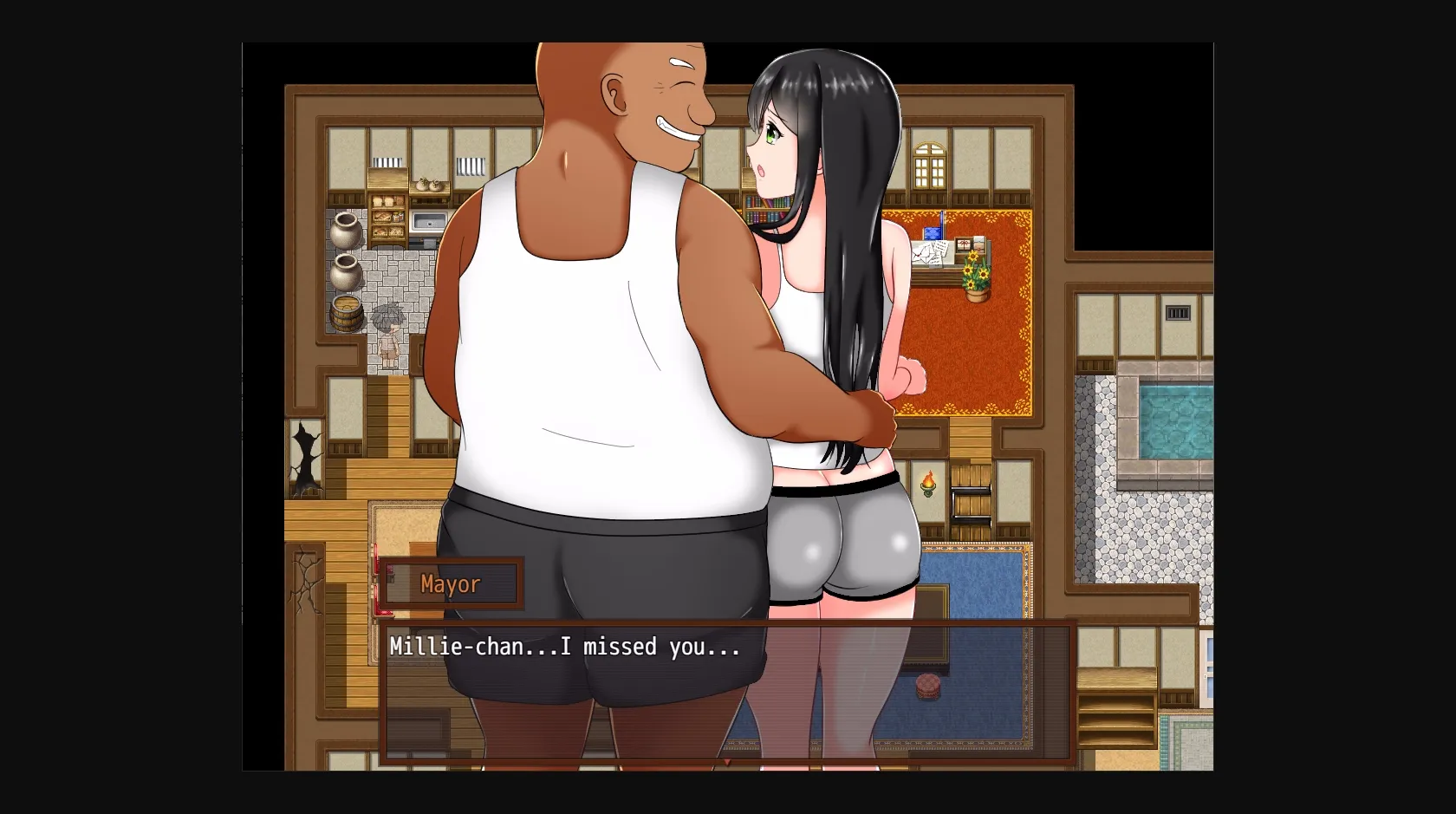1456x814 pixels.
Task: Select the barrel in the kitchen area
Action: point(347,312)
